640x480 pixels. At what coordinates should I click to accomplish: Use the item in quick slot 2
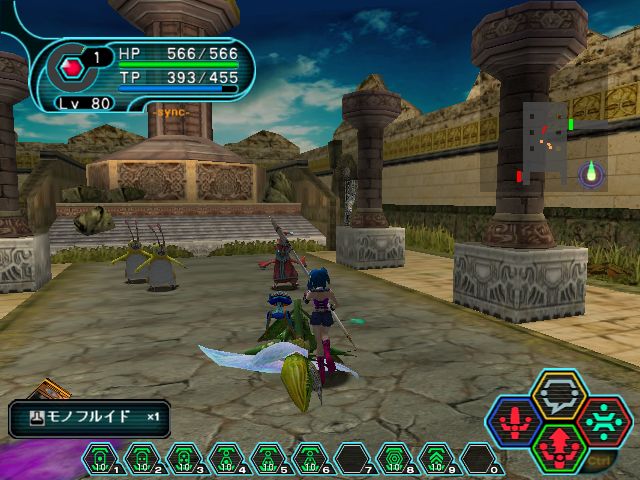[x=143, y=459]
